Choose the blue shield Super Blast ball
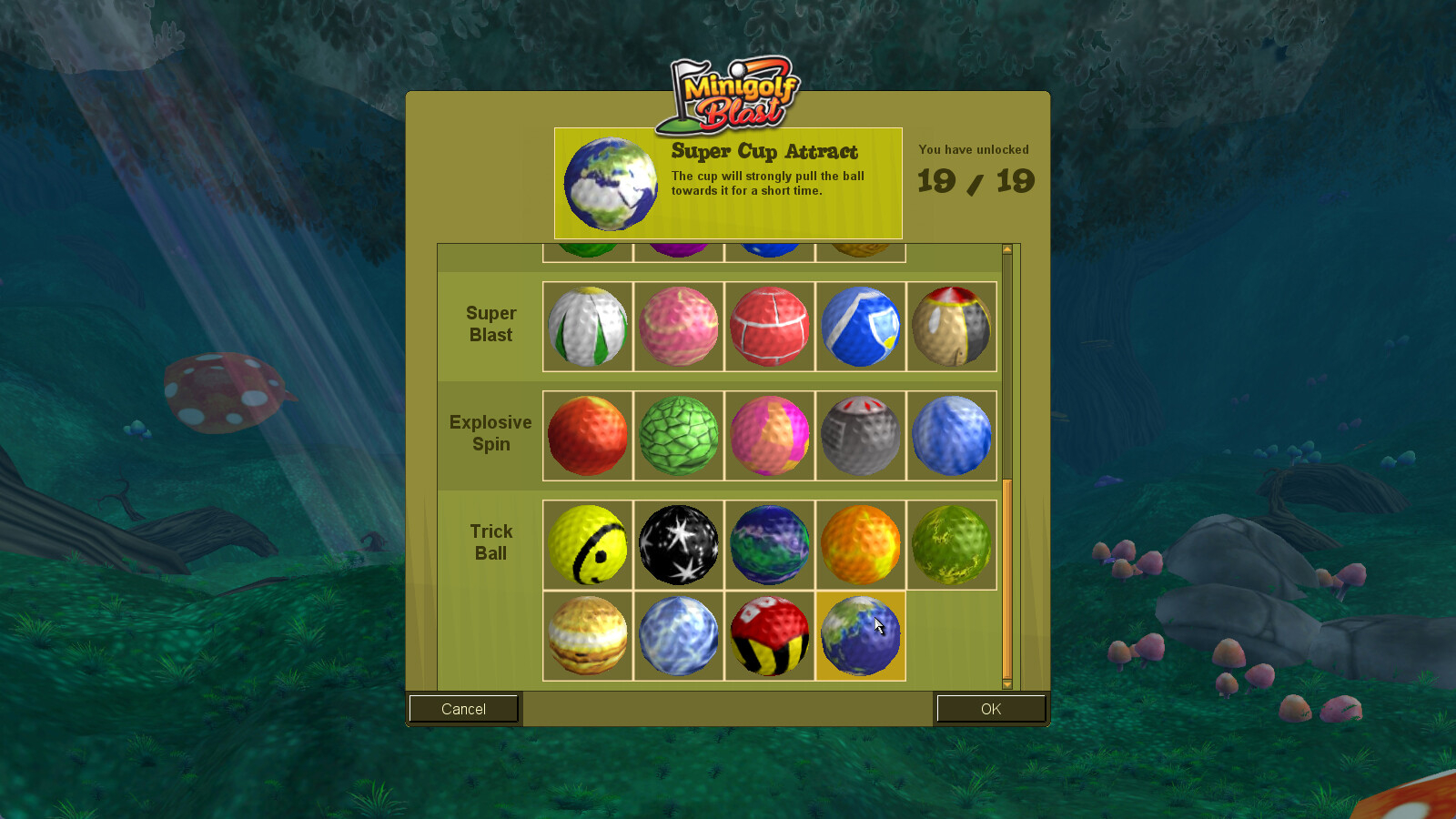Image resolution: width=1456 pixels, height=819 pixels. 860,328
